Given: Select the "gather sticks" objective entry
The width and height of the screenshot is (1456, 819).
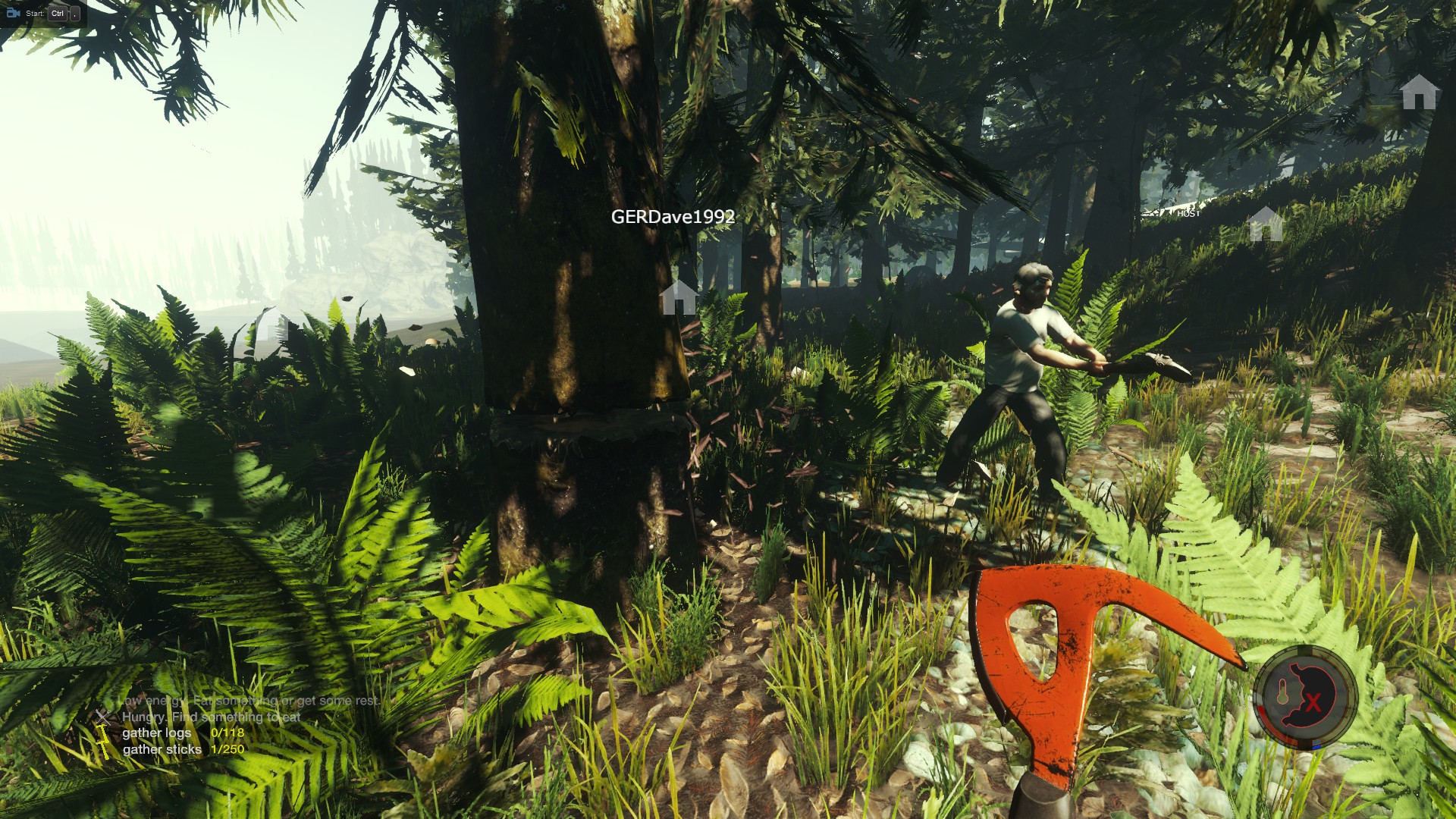Looking at the screenshot, I should (162, 749).
